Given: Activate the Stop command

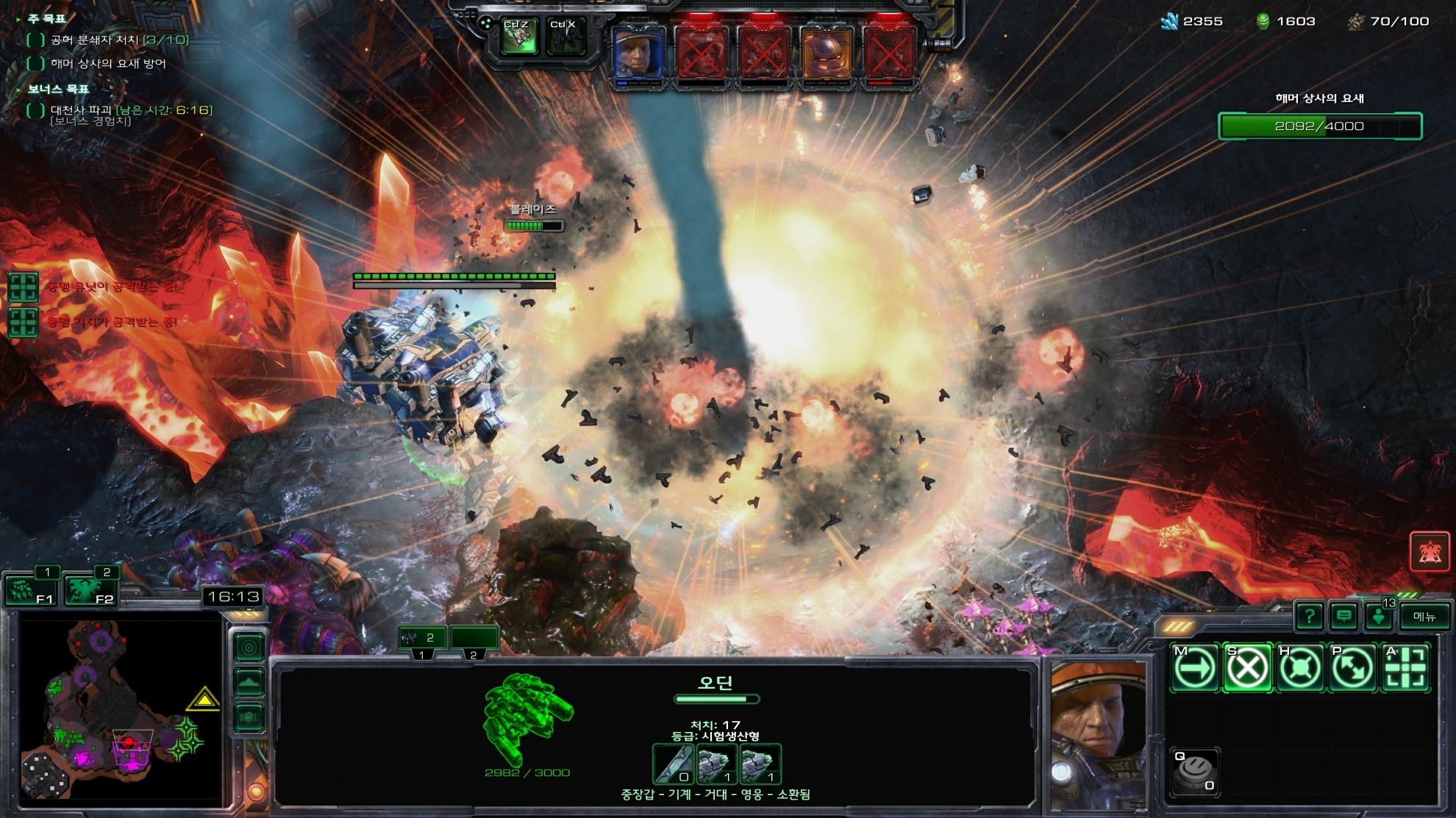Looking at the screenshot, I should [1247, 668].
